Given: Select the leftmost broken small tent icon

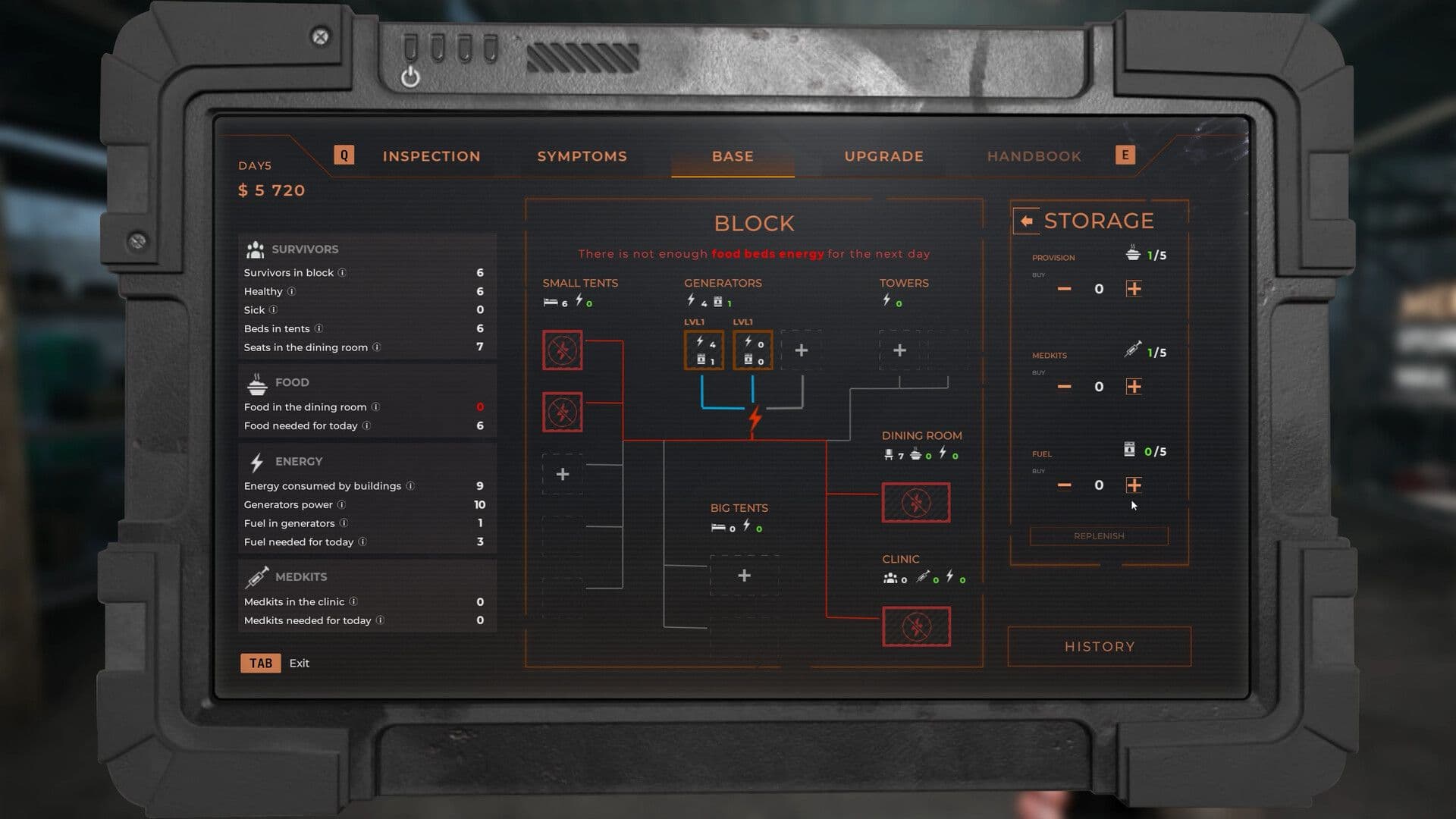Looking at the screenshot, I should coord(561,350).
